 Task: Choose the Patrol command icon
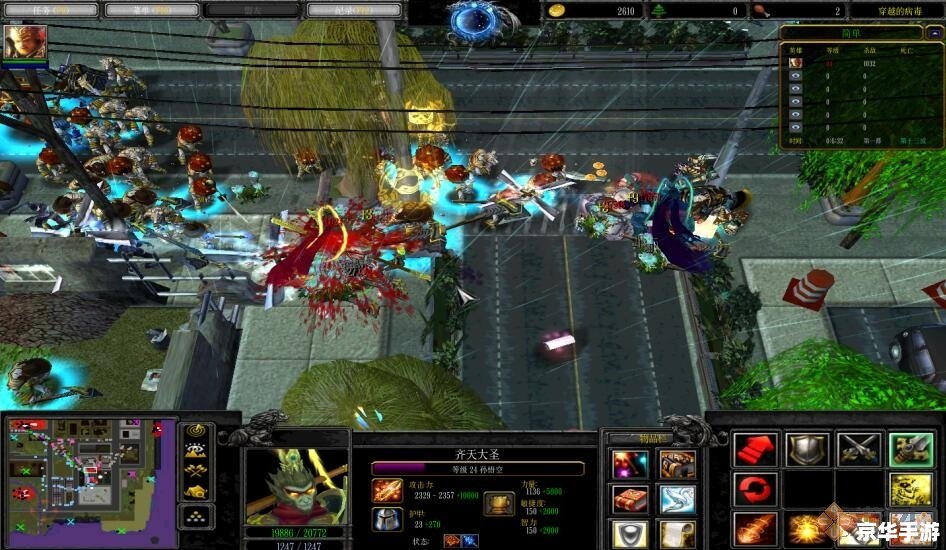pyautogui.click(x=910, y=450)
